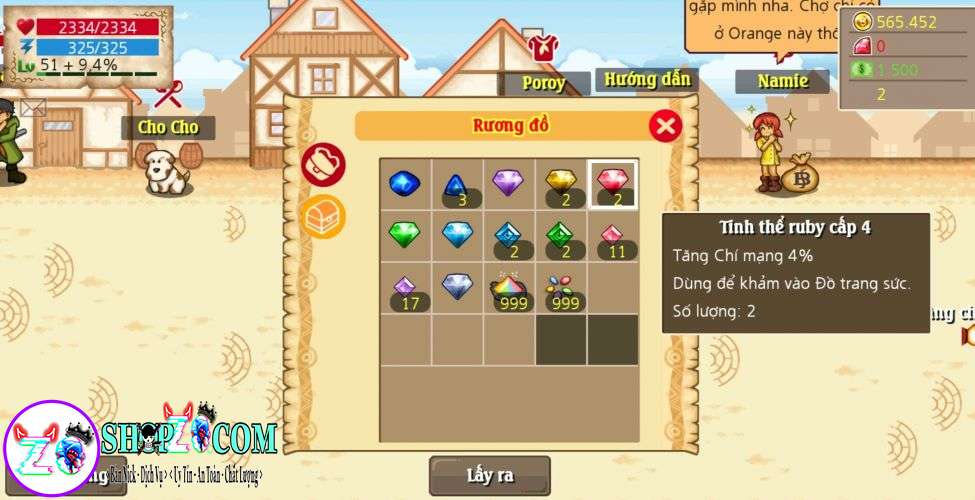The height and width of the screenshot is (500, 975).
Task: Close the Rương đồ chest window
Action: click(665, 126)
